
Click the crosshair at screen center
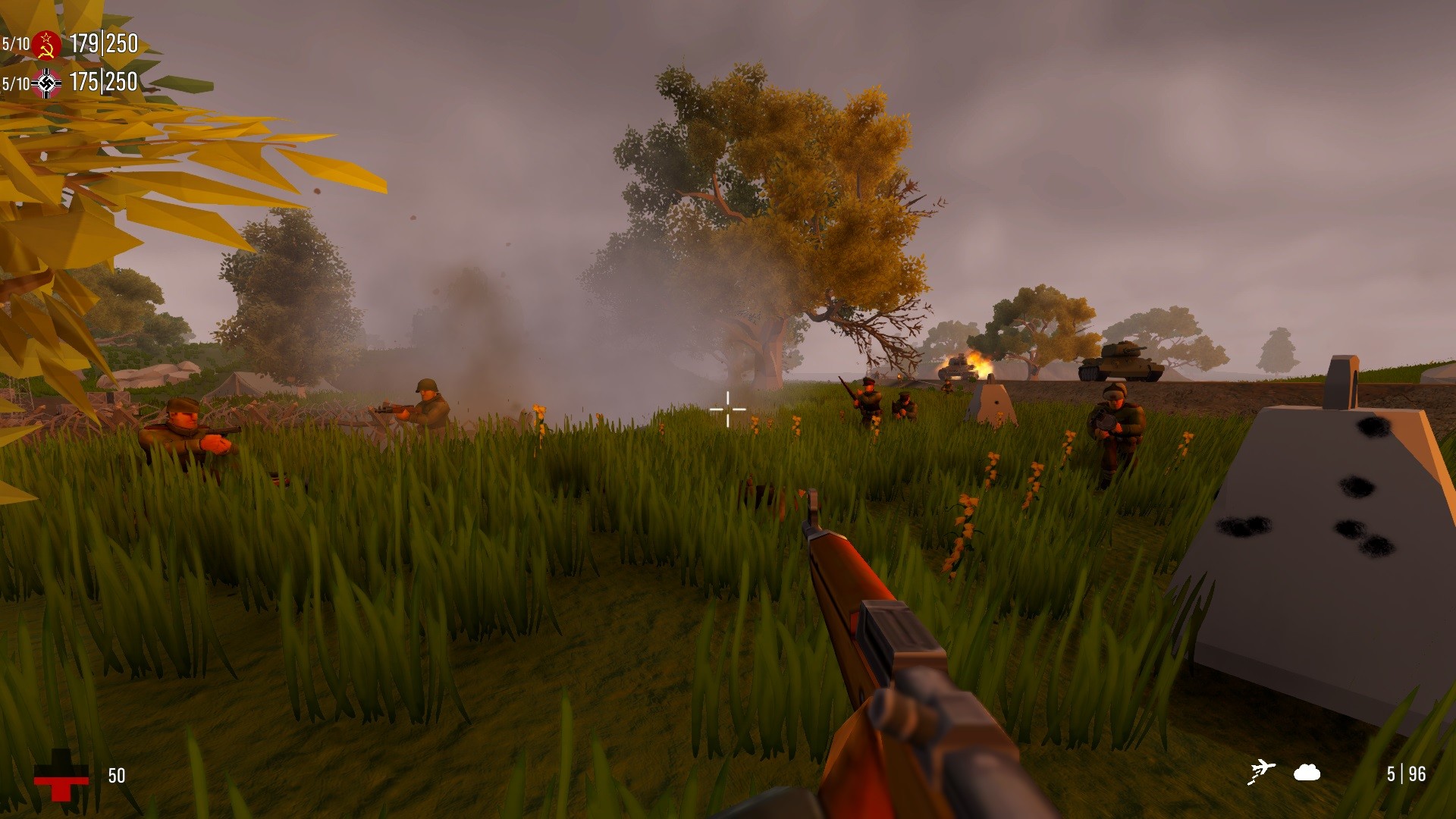click(727, 408)
